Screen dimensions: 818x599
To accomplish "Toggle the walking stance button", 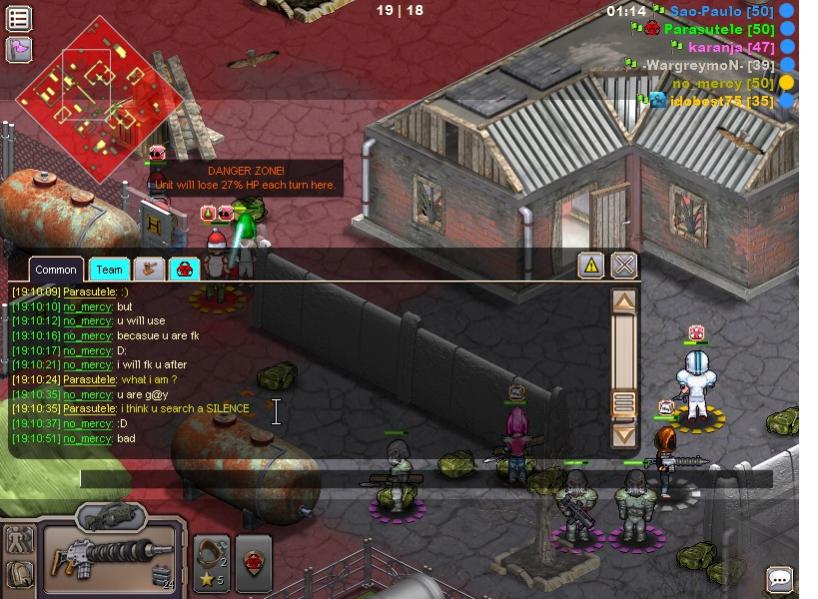I will [x=19, y=540].
